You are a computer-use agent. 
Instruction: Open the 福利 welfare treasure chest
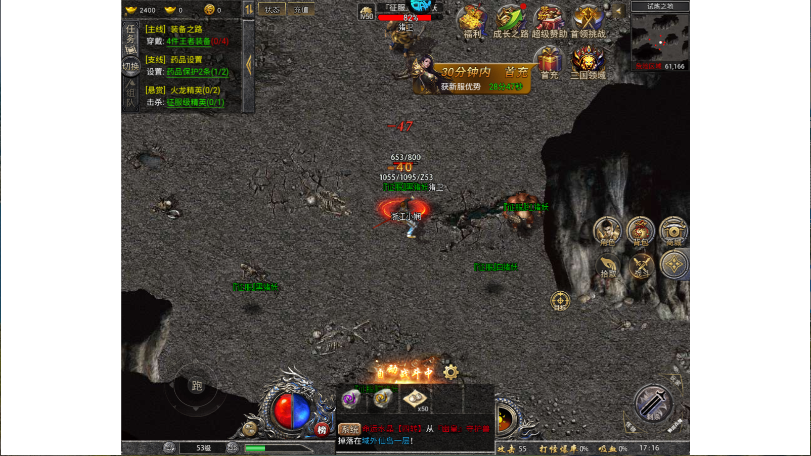point(471,19)
